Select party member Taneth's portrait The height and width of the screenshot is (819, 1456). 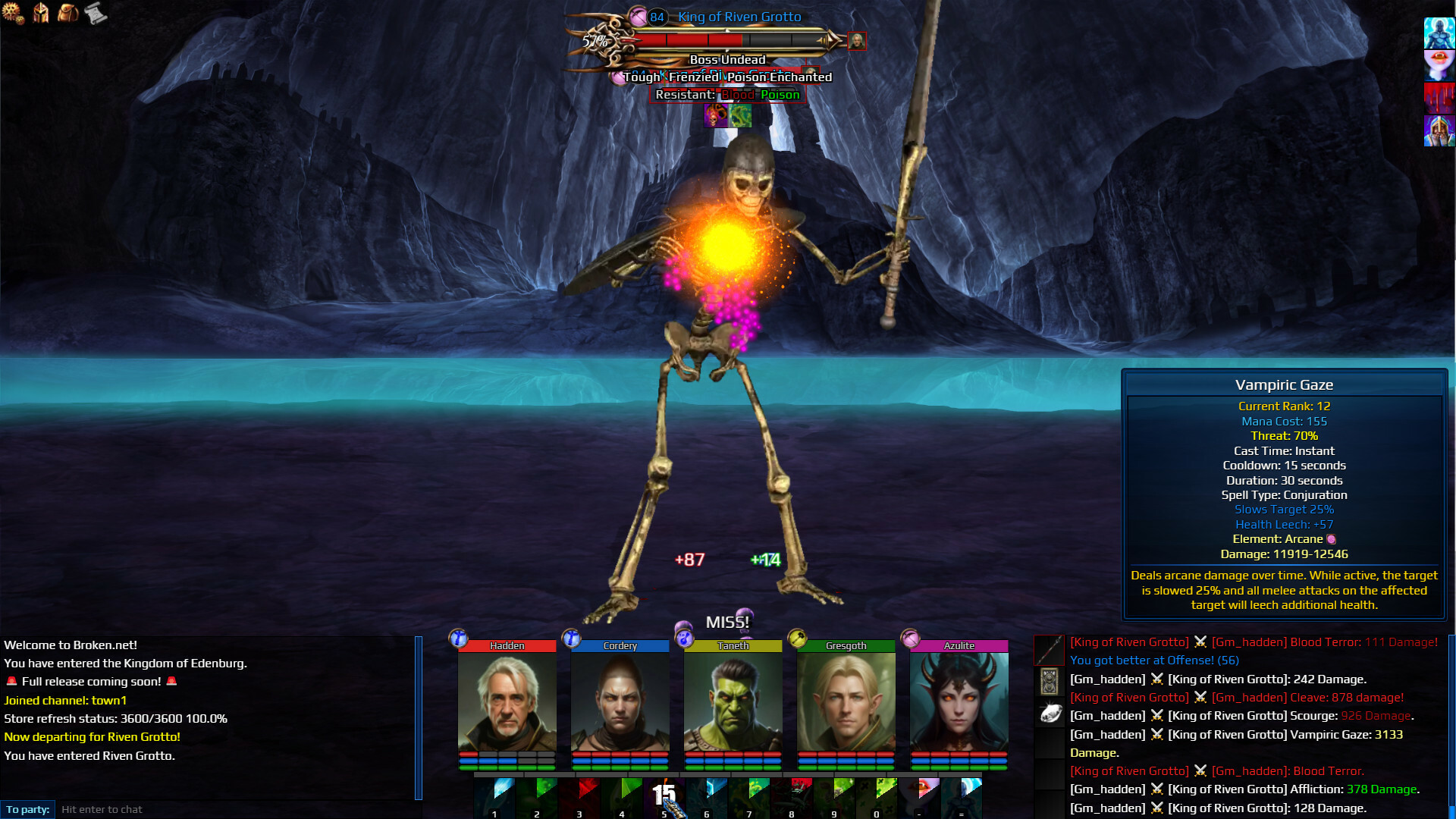(733, 705)
